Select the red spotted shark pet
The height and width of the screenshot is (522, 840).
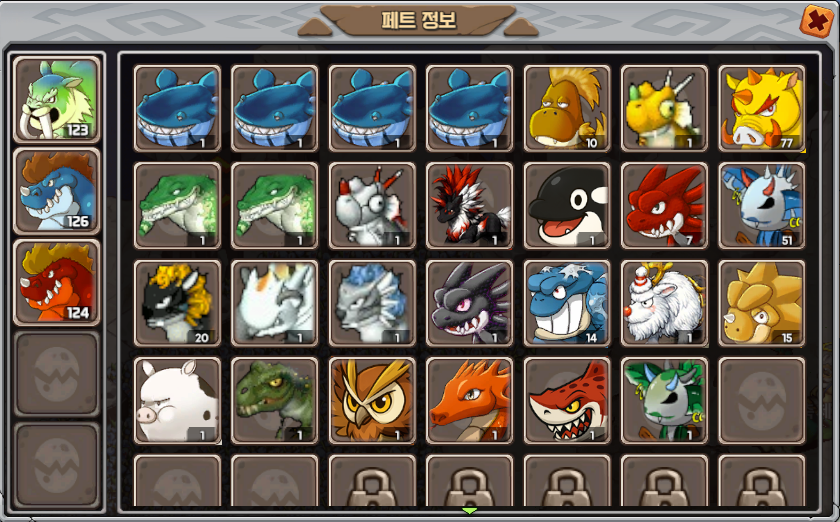(x=567, y=400)
